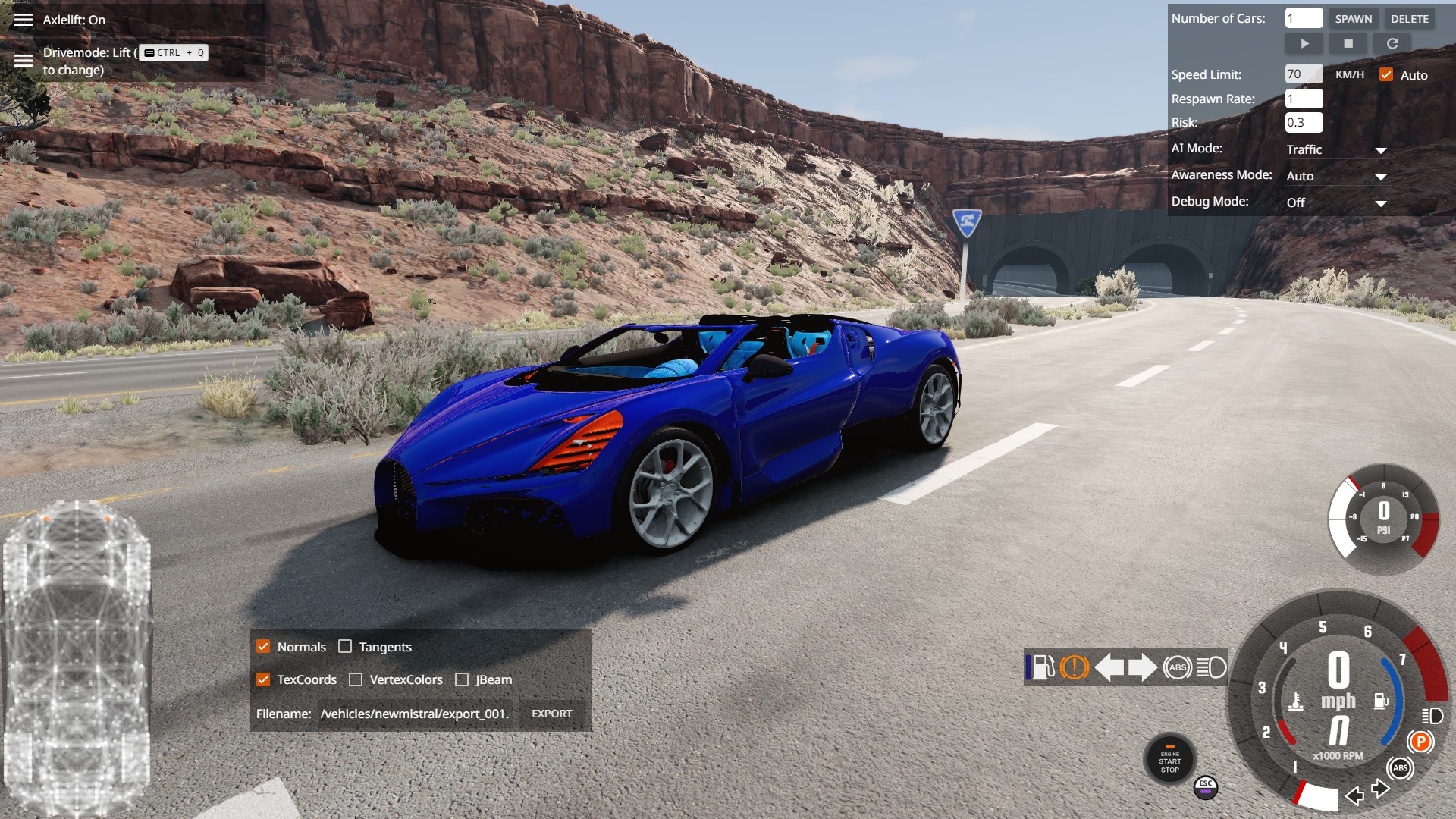Reset traffic with the refresh arrow

tap(1392, 44)
